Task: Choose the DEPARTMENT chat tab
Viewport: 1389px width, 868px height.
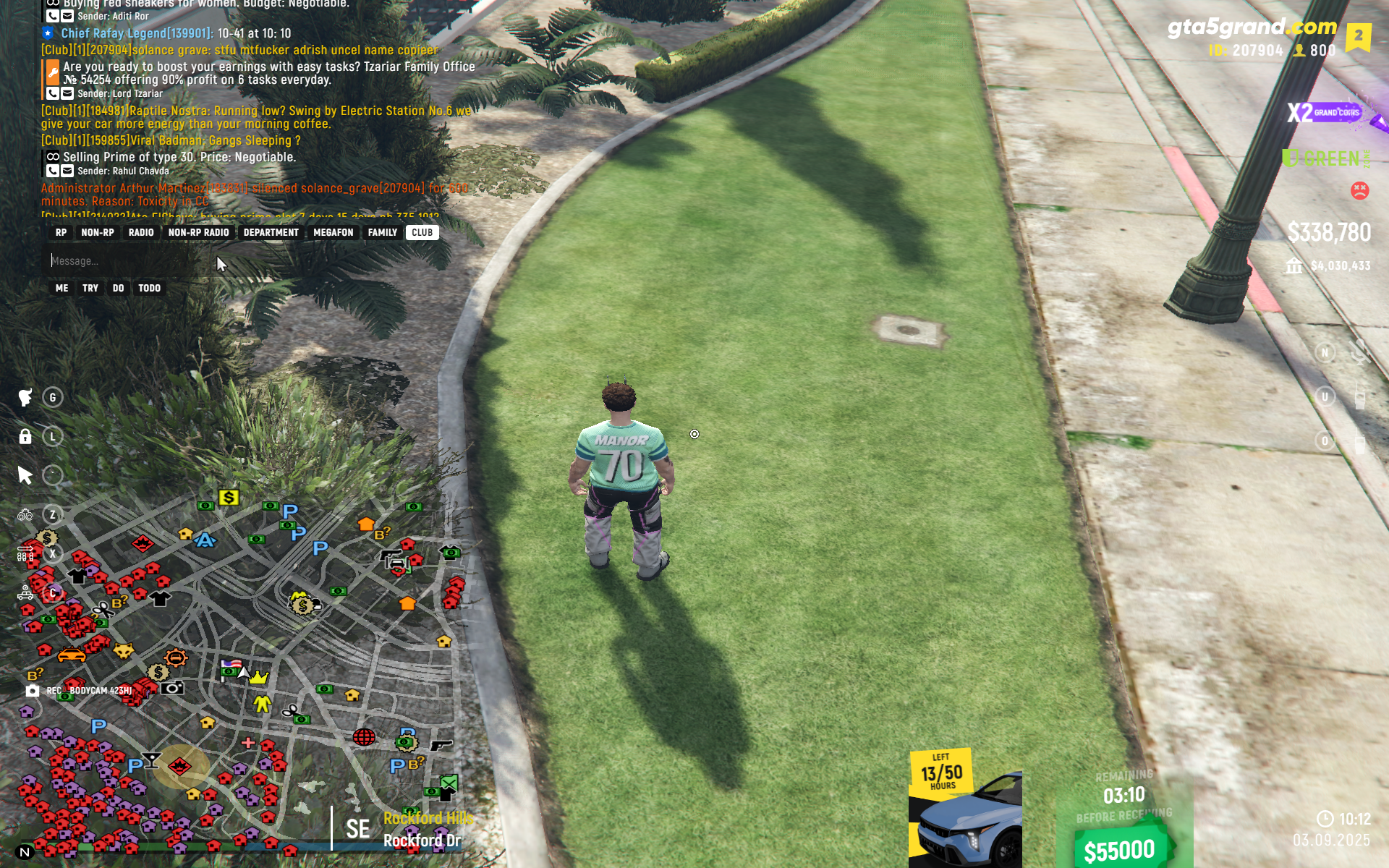Action: pos(271,232)
